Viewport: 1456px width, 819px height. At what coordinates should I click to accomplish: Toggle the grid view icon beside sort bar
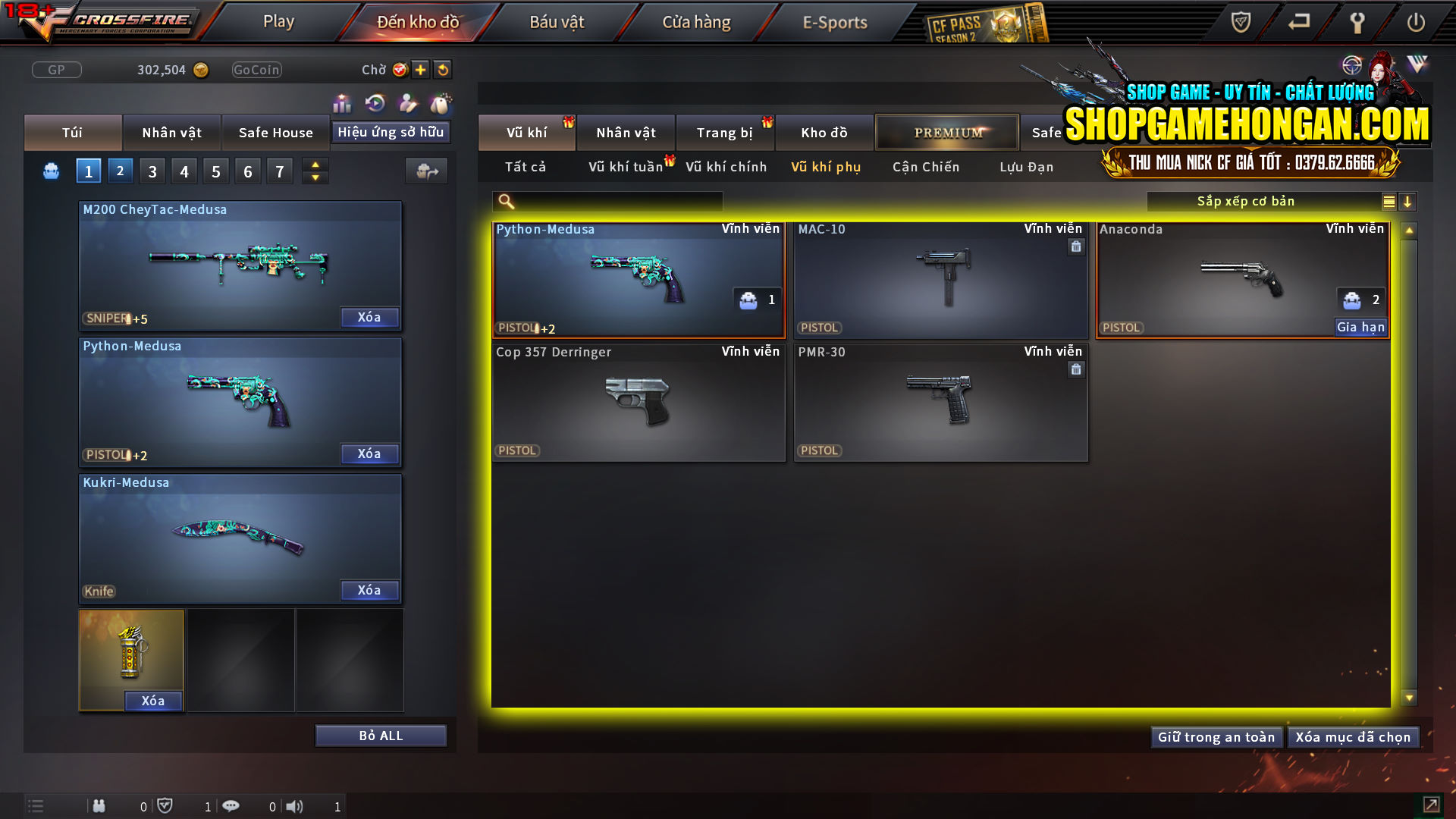pyautogui.click(x=1388, y=201)
